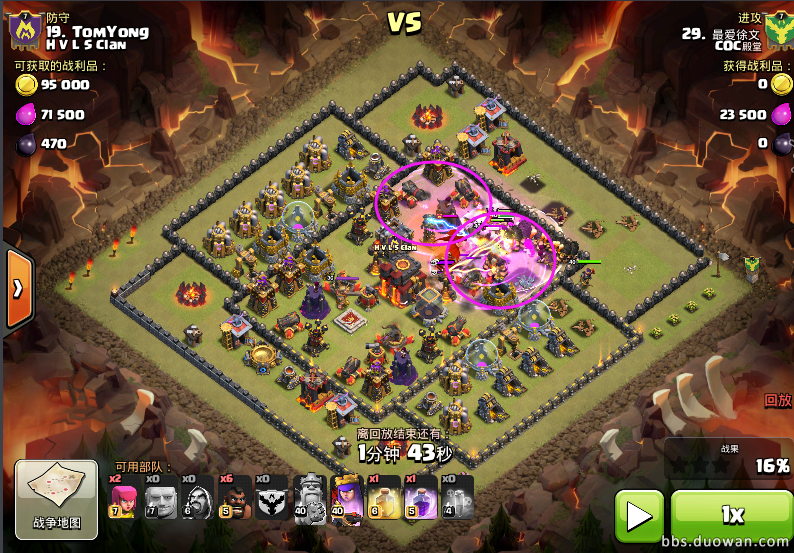Select the grey spell slot marked x0
Image resolution: width=794 pixels, height=553 pixels.
click(457, 499)
